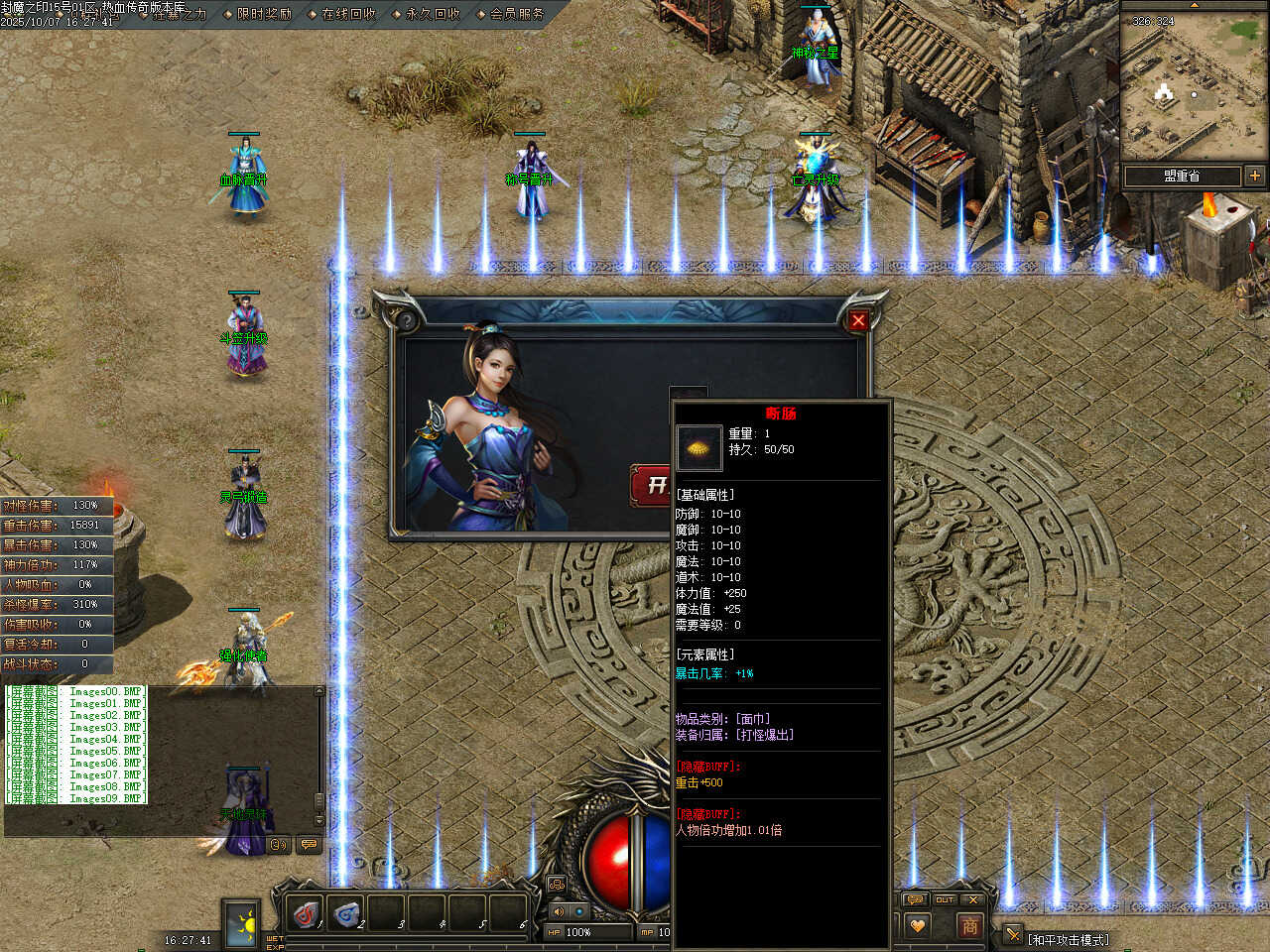Open the 在线回收 menu
The width and height of the screenshot is (1270, 952).
click(348, 14)
